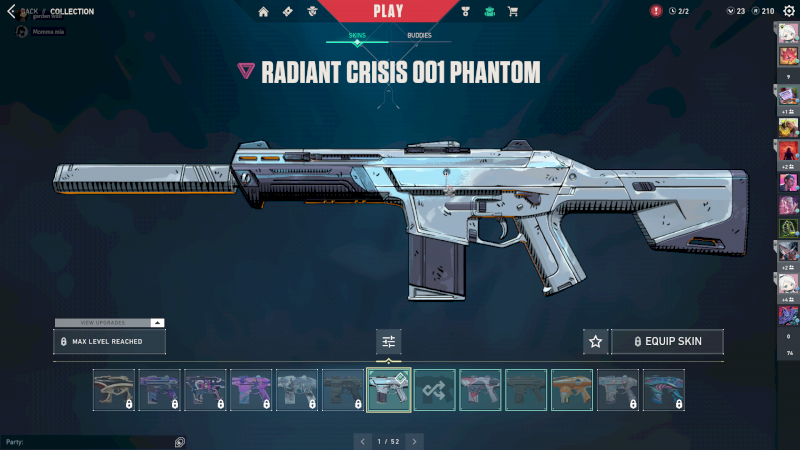Select the Skins tab

pyautogui.click(x=357, y=35)
